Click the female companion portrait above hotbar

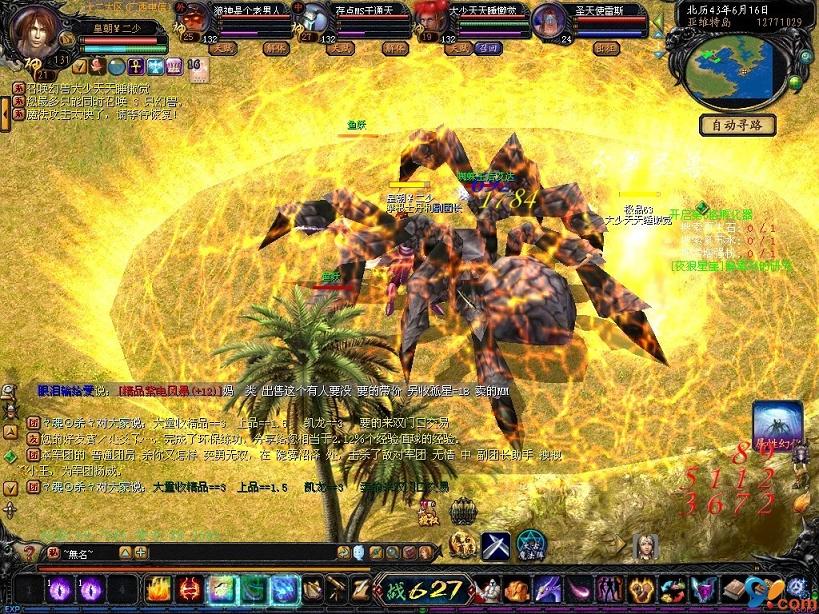[x=645, y=546]
